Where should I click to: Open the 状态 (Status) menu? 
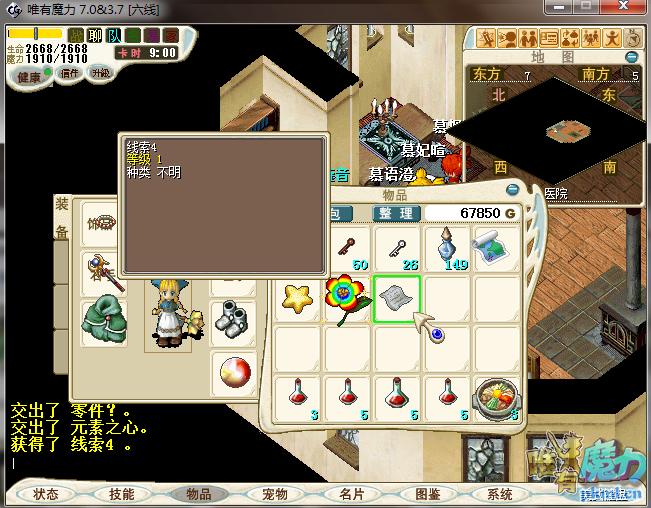[x=46, y=494]
